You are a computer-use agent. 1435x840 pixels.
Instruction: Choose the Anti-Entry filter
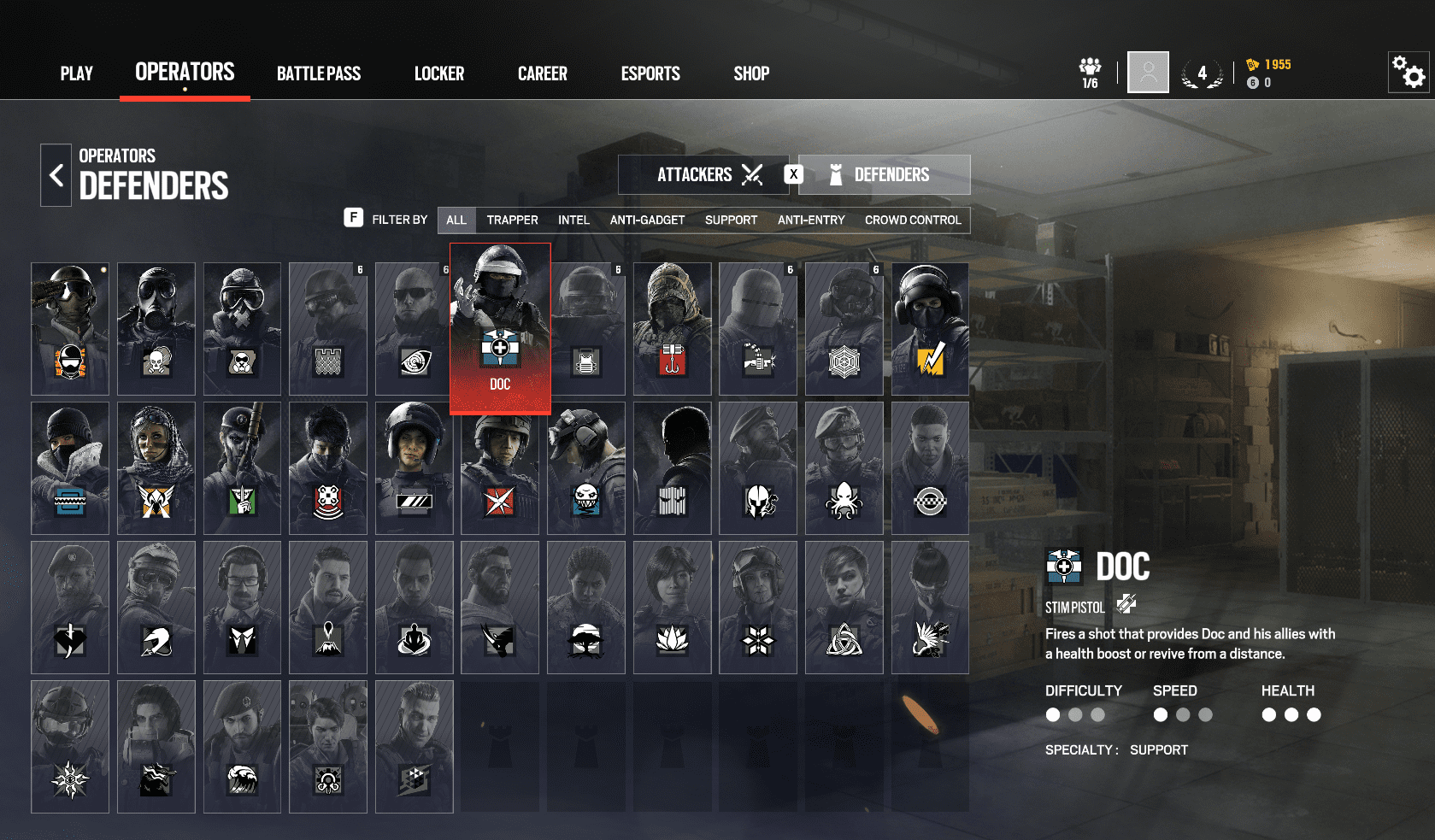click(811, 220)
